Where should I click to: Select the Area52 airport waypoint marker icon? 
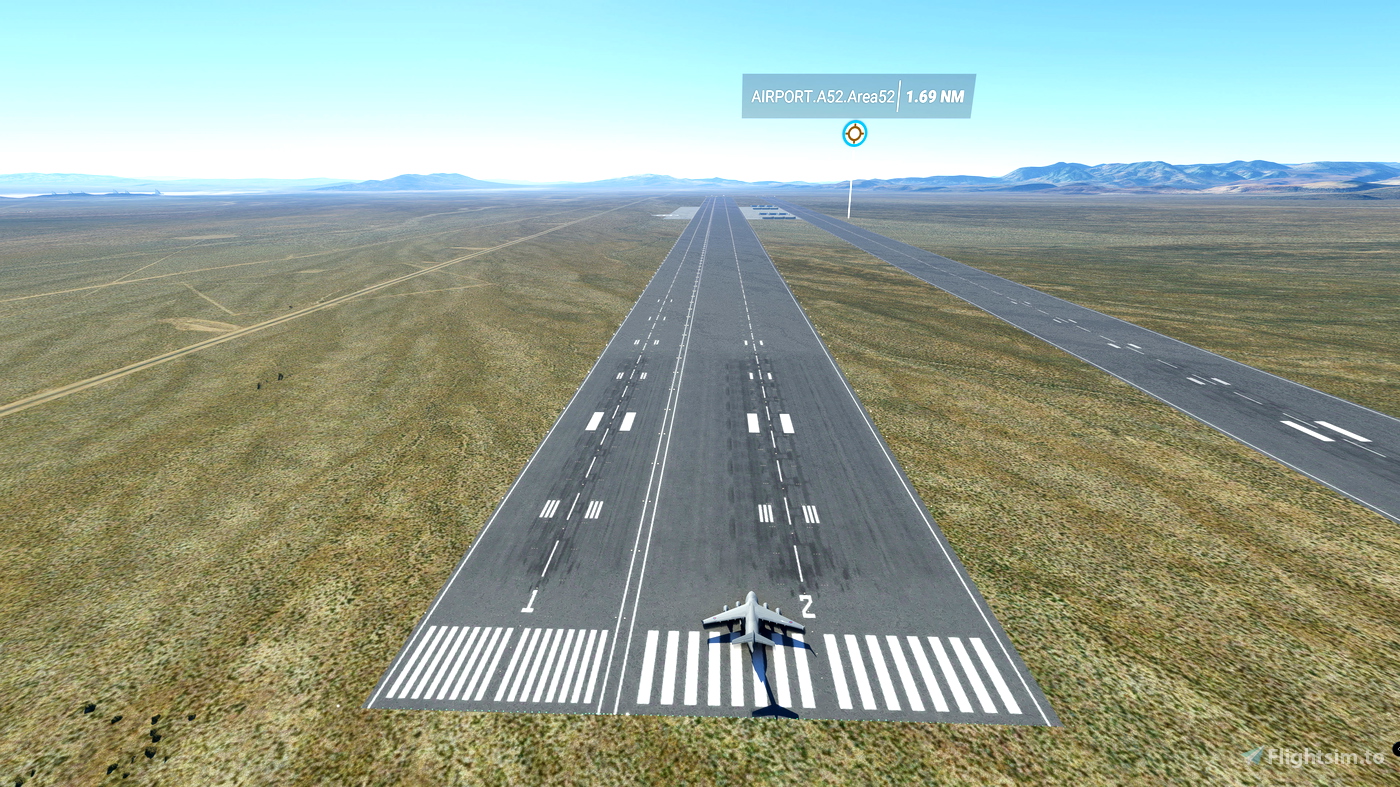coord(853,131)
